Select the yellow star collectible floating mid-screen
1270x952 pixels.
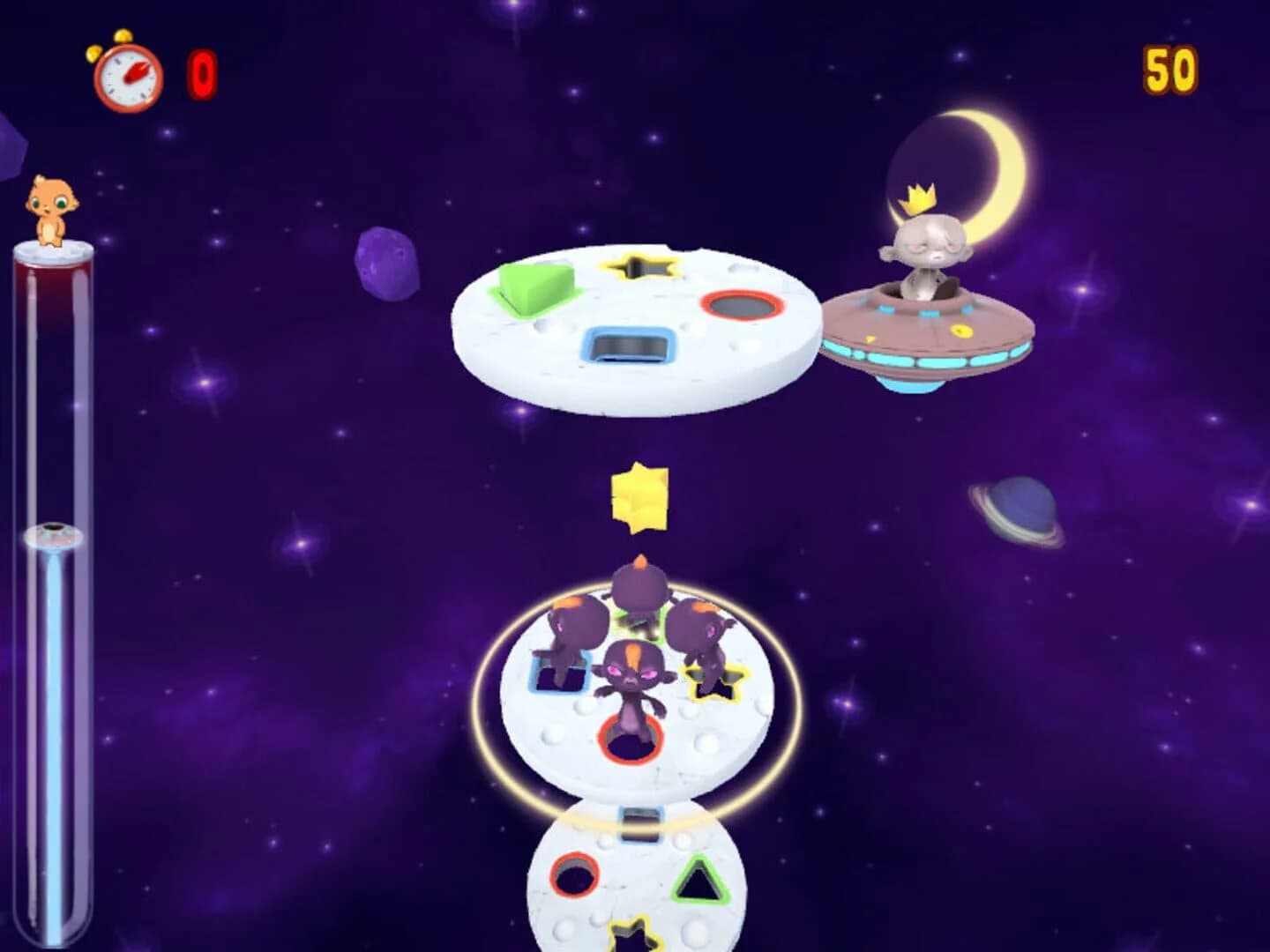click(x=639, y=498)
